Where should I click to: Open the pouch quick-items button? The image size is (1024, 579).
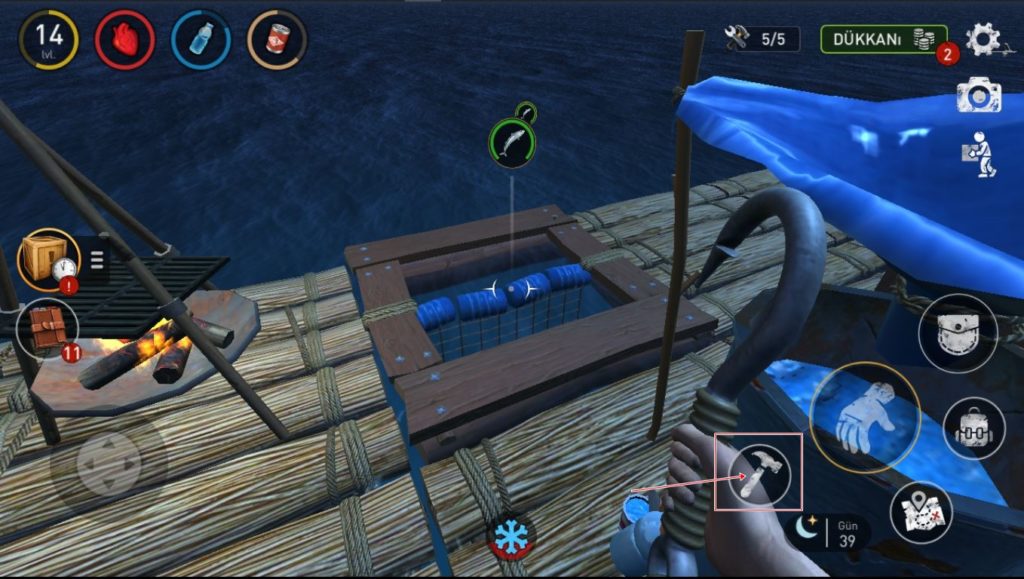[957, 333]
